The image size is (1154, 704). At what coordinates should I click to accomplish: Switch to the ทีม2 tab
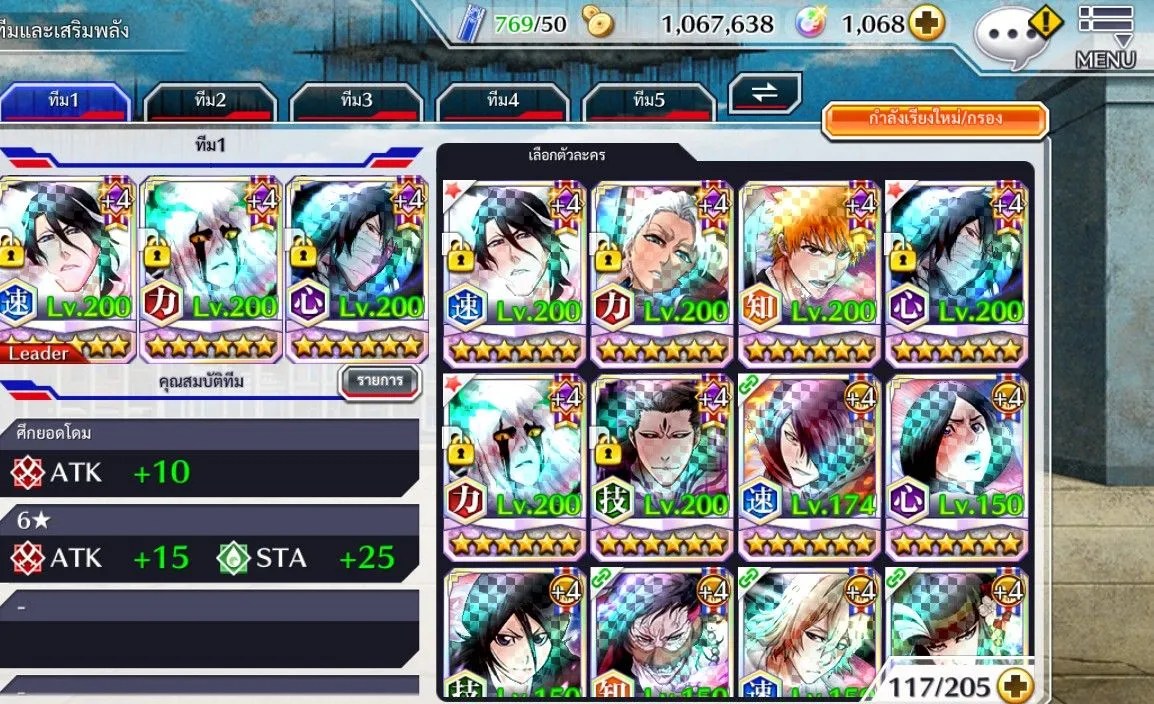[209, 101]
